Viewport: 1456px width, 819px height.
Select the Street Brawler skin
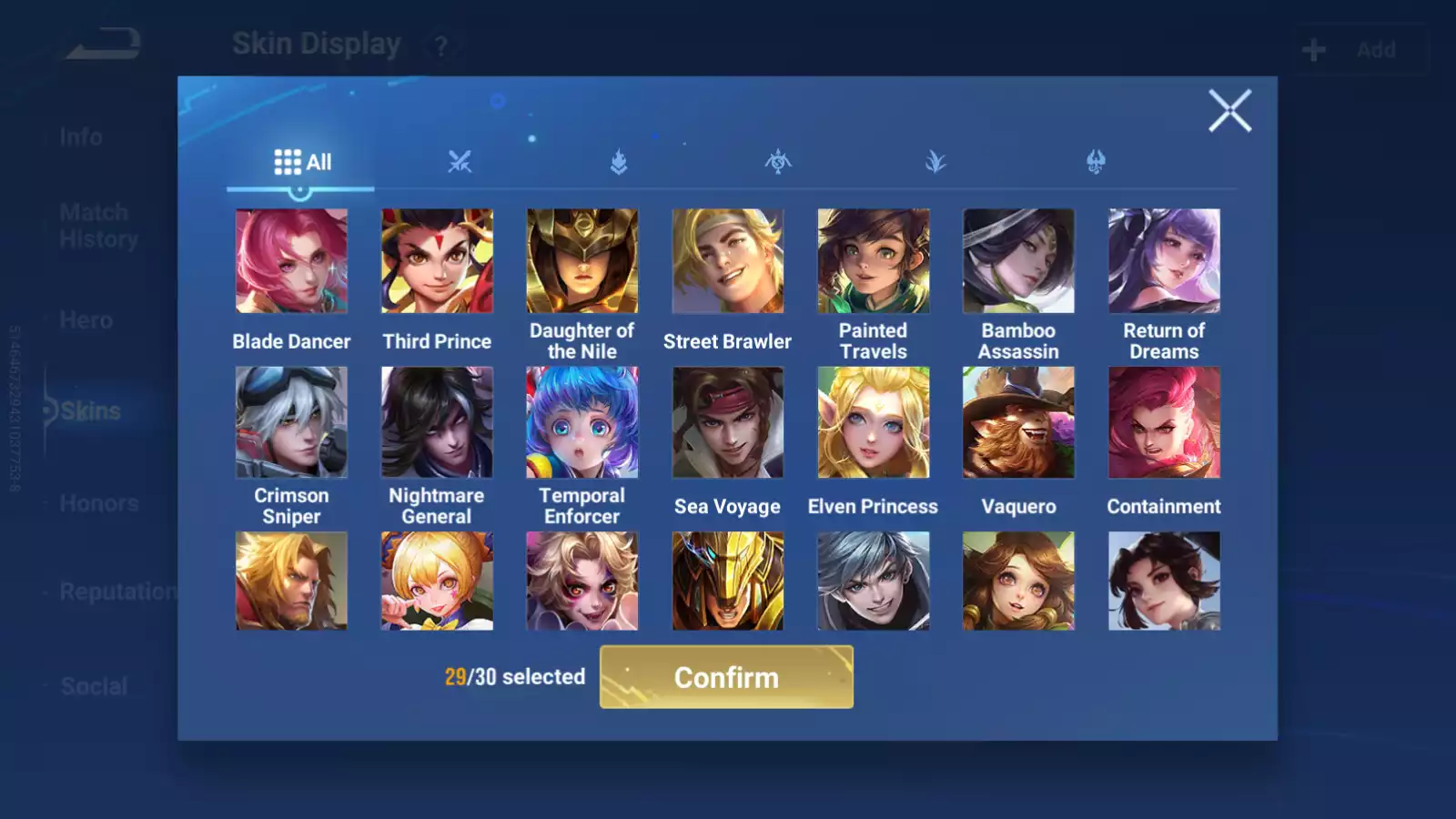pos(728,261)
